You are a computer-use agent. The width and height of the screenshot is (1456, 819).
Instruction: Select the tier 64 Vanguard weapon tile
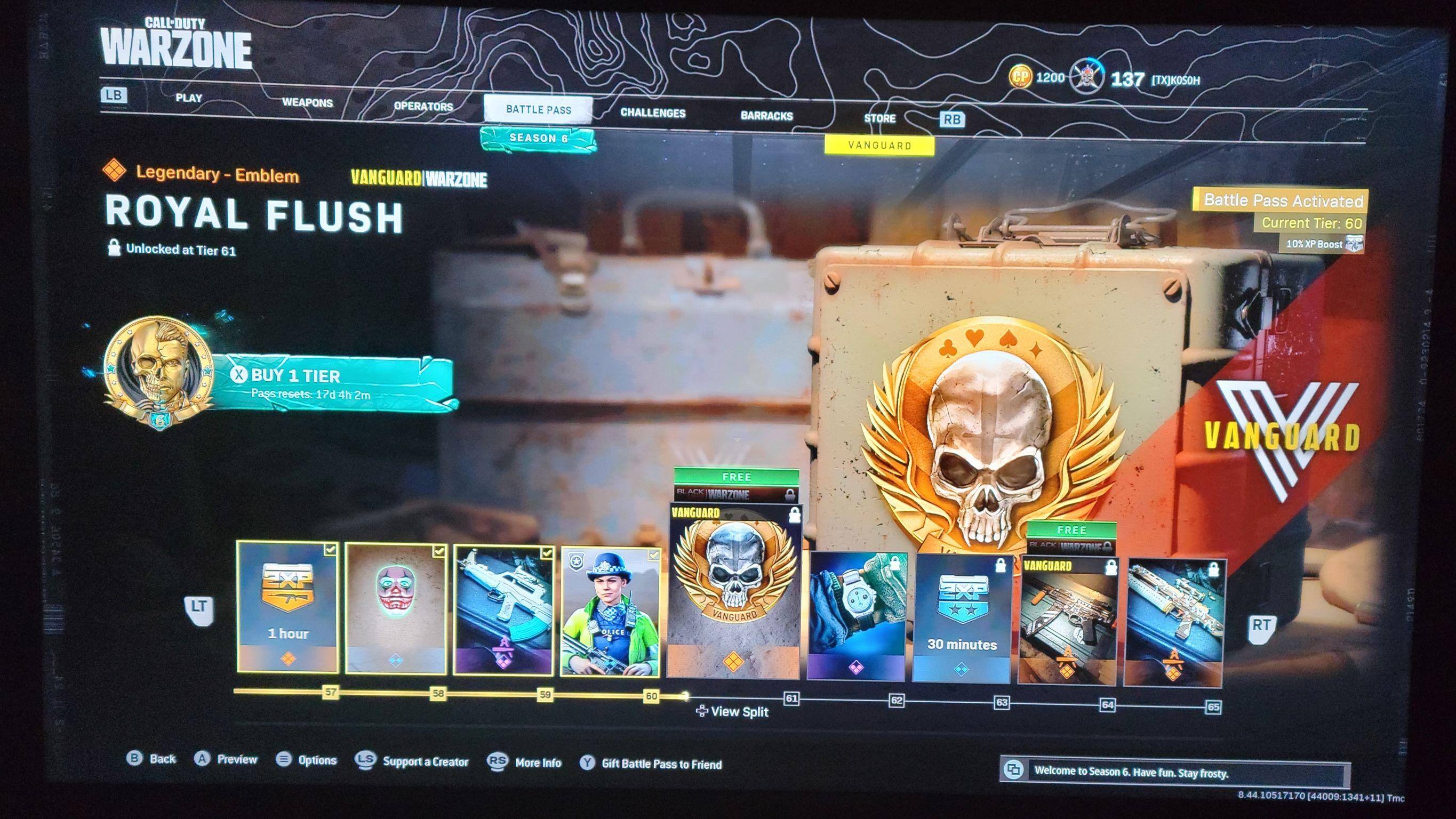tap(1068, 620)
